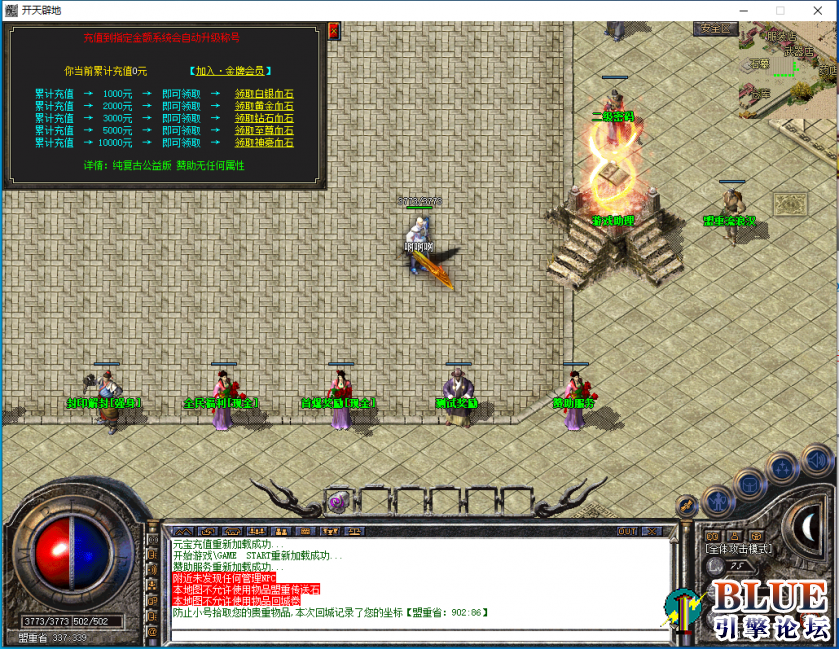839x649 pixels.
Task: Claim the 至尊血石 supreme blood stone
Action: [264, 130]
